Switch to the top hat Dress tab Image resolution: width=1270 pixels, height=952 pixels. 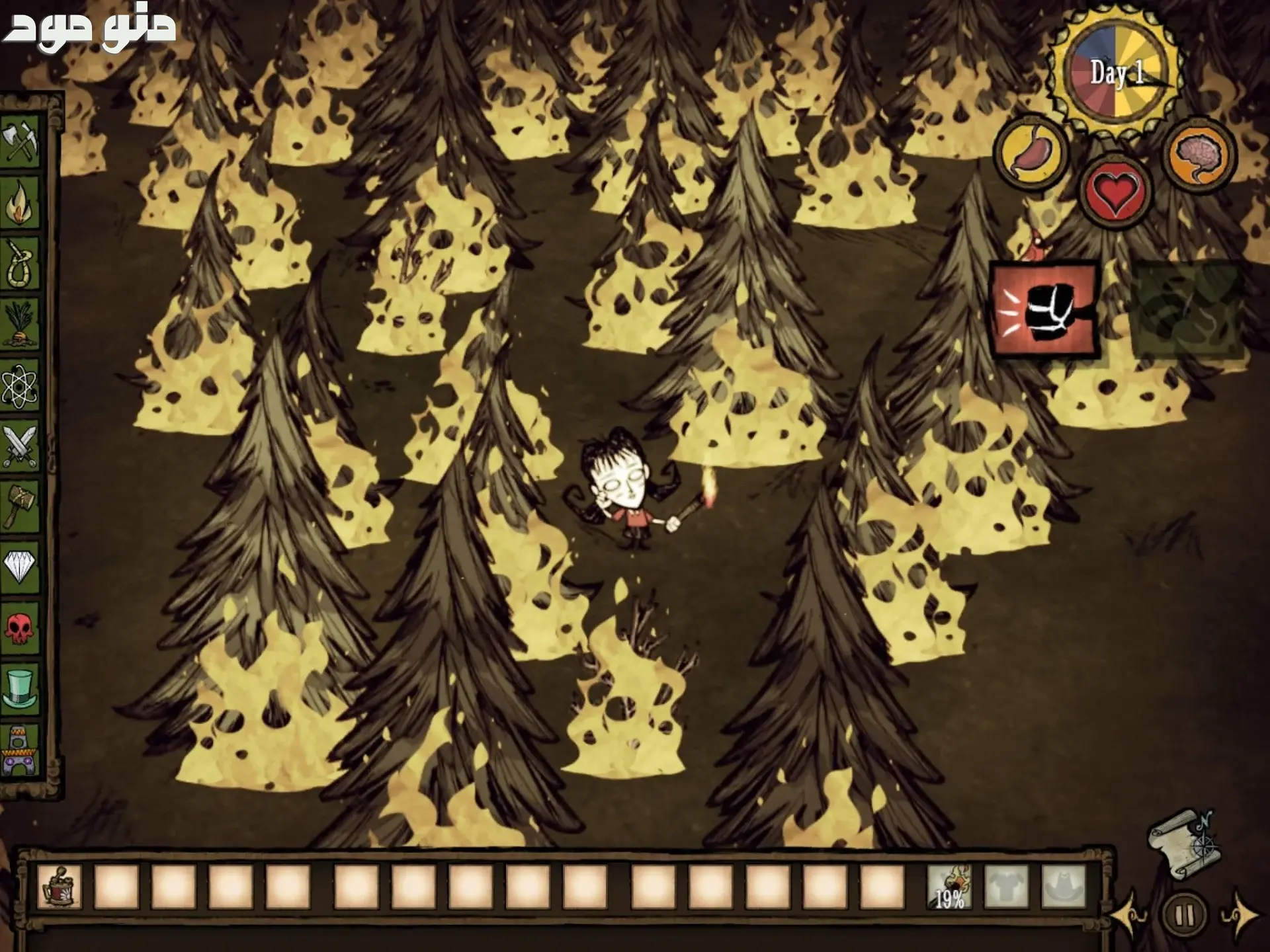tap(20, 688)
